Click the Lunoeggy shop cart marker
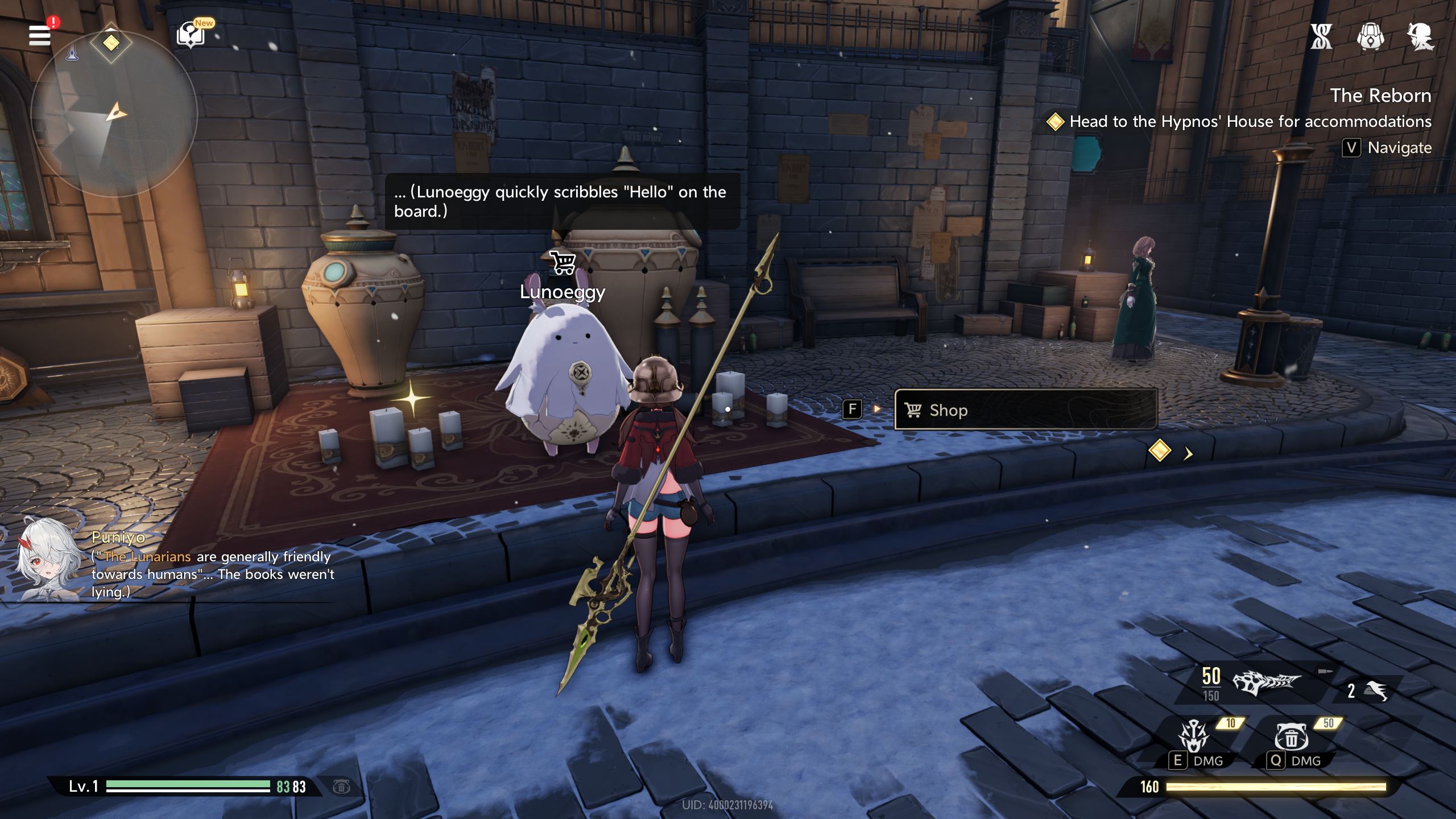The height and width of the screenshot is (819, 1456). 563,263
